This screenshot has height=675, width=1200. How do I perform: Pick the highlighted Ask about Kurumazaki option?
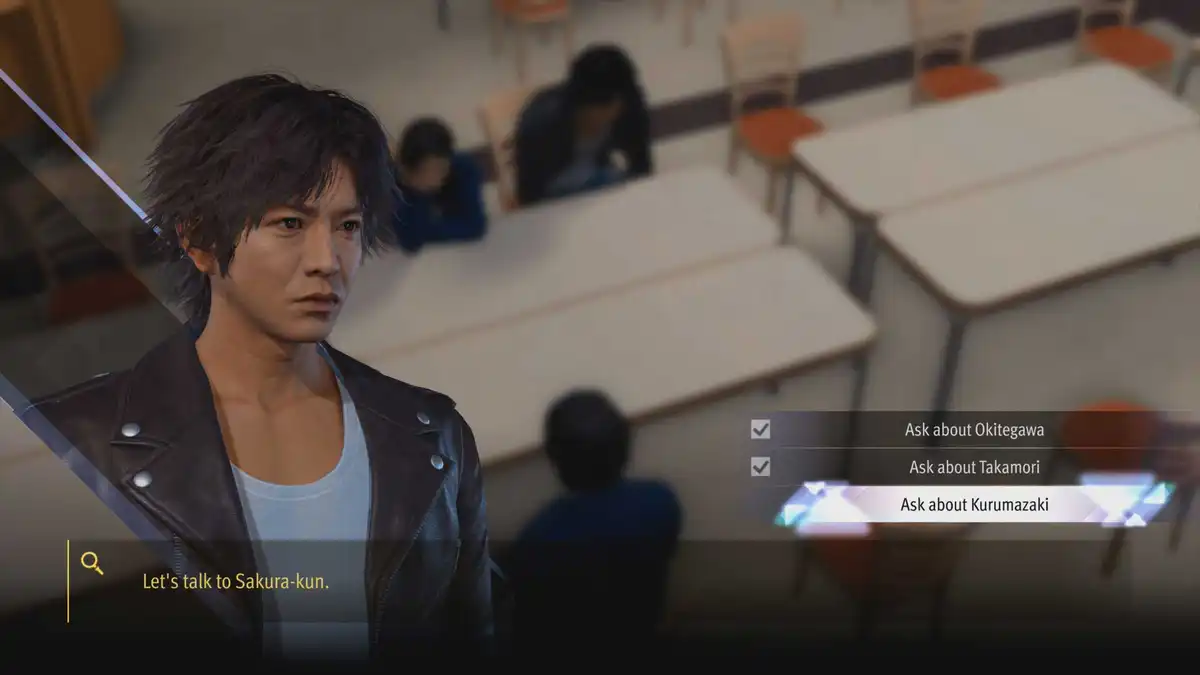click(x=974, y=505)
